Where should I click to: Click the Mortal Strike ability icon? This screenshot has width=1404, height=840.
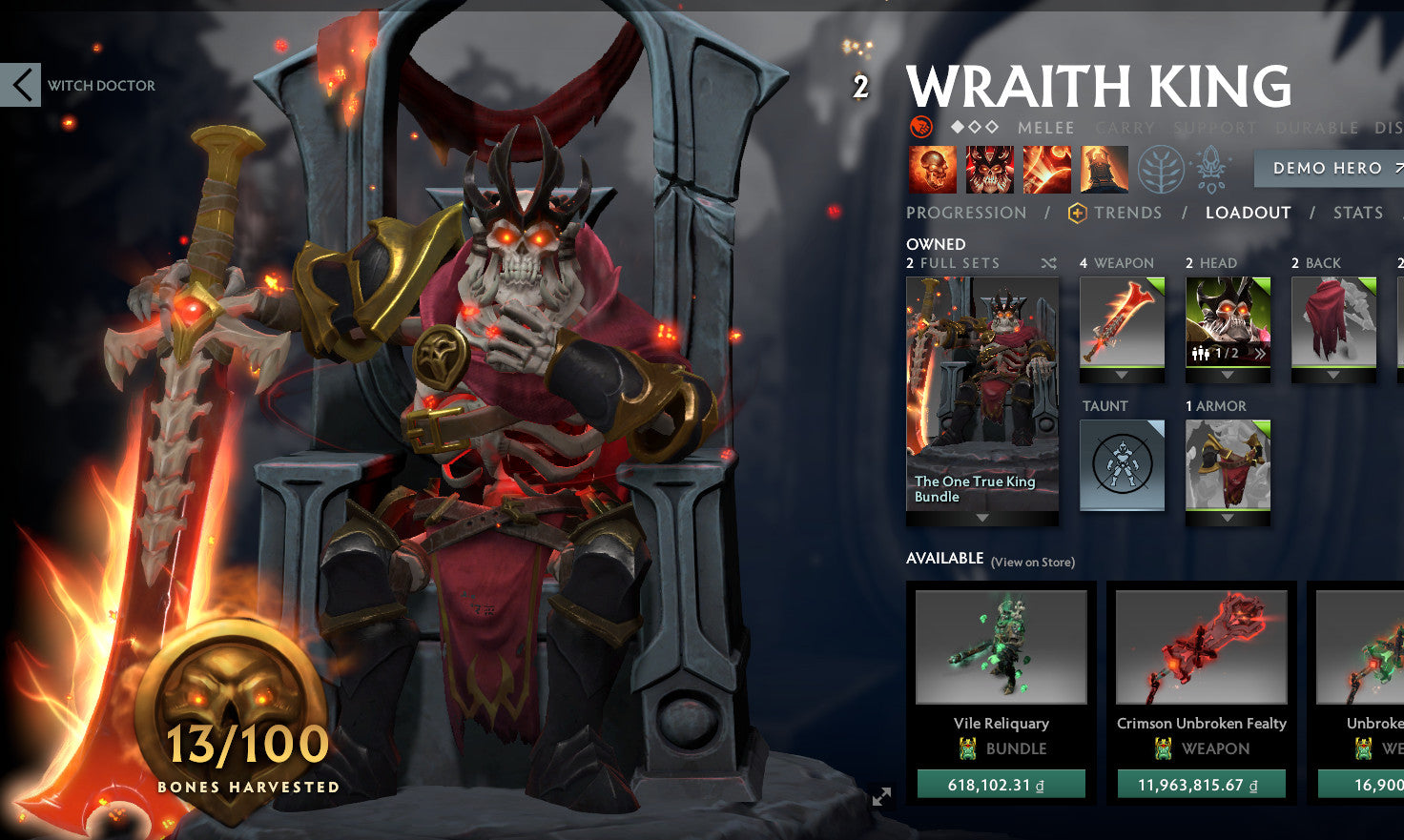1046,169
